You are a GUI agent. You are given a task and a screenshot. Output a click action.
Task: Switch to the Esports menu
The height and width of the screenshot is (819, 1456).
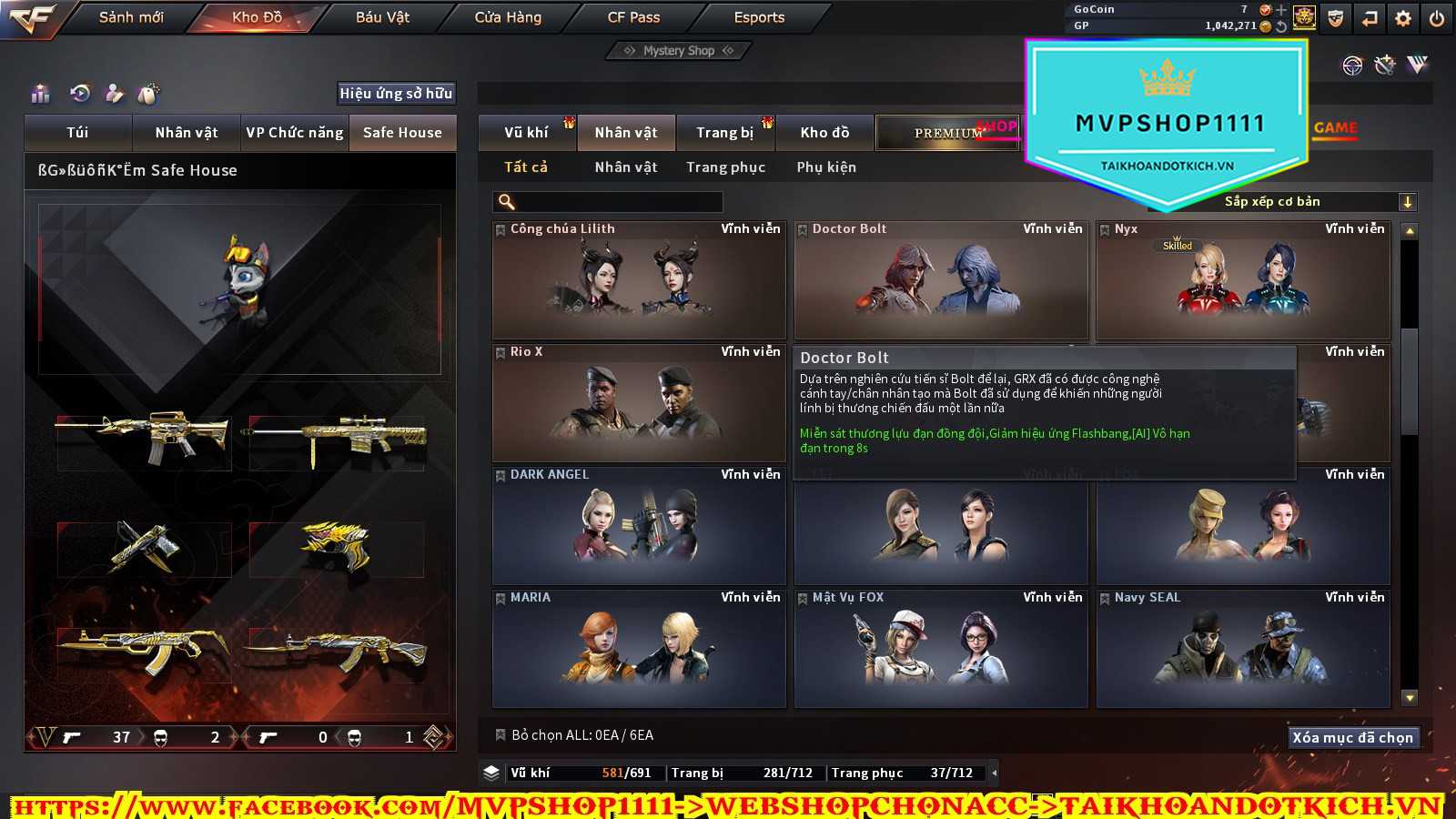click(x=759, y=17)
